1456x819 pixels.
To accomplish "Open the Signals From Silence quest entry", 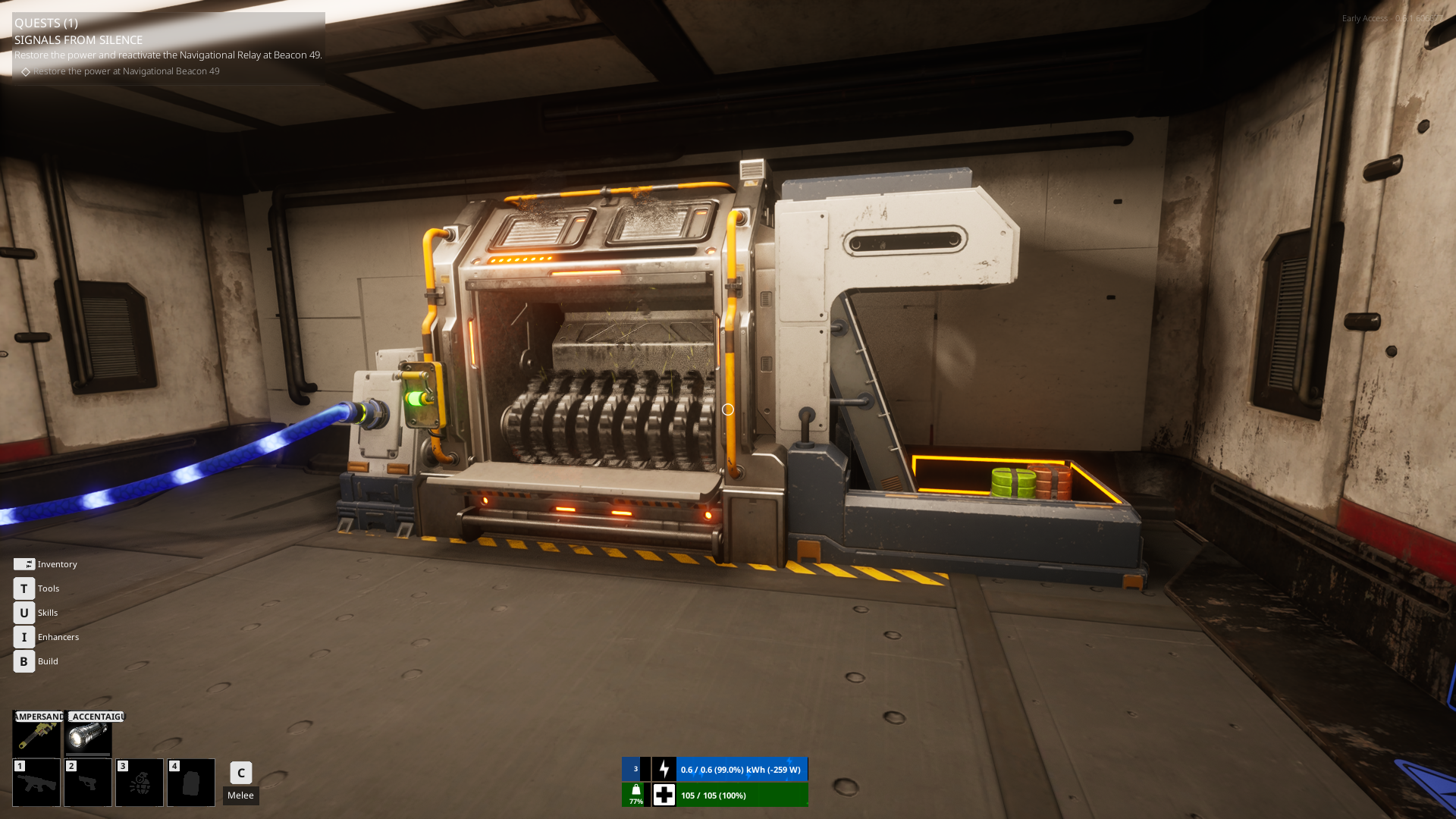I will [78, 39].
